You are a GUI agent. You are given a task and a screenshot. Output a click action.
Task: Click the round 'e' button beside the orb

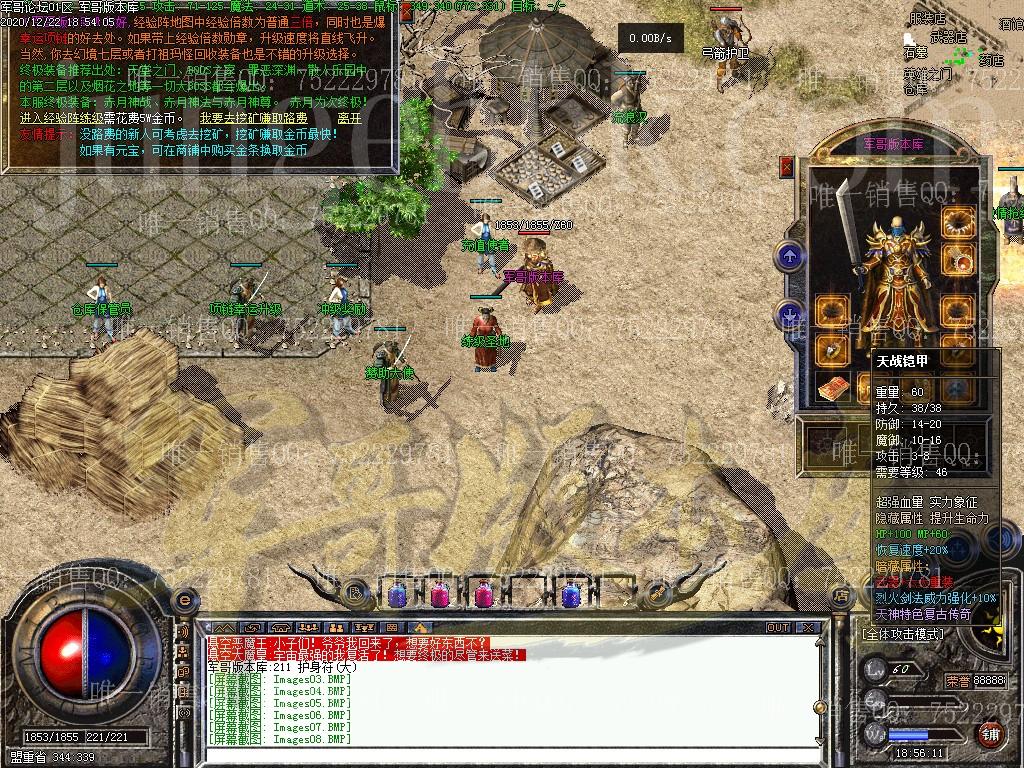coord(184,600)
